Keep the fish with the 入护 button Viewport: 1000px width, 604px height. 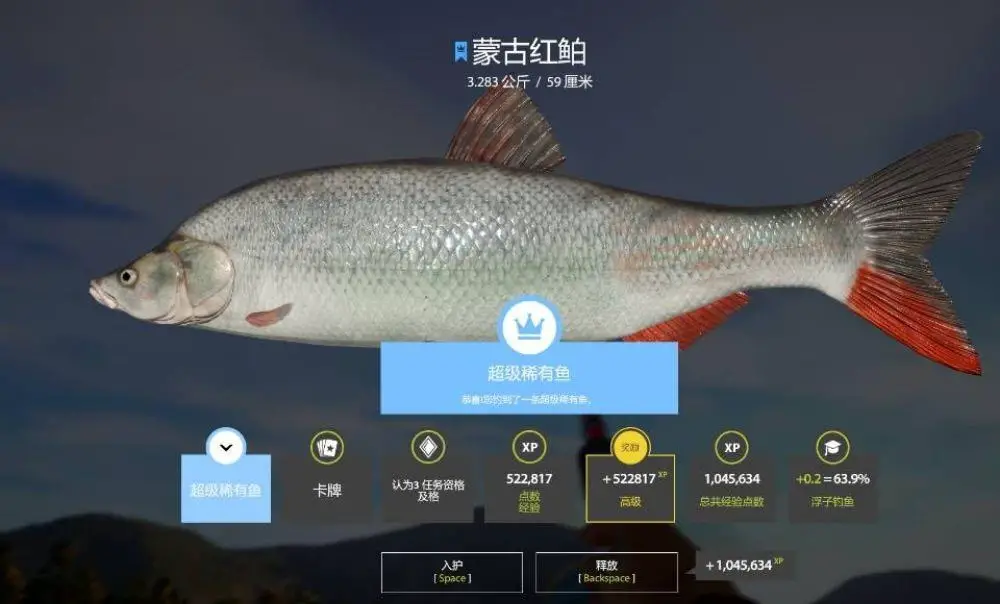451,571
